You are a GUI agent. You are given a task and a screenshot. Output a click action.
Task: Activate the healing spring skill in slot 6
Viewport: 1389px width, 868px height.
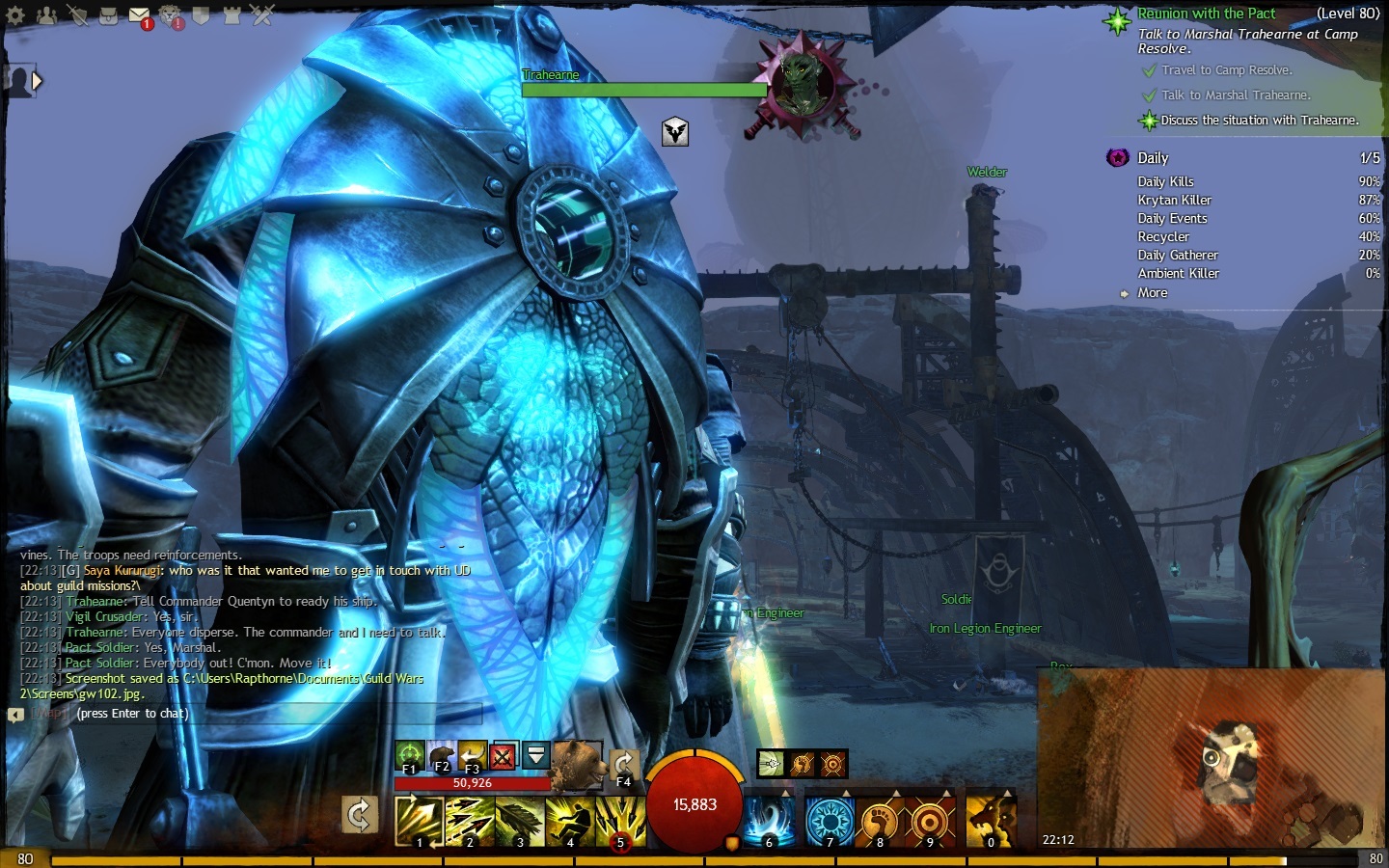coord(769,820)
